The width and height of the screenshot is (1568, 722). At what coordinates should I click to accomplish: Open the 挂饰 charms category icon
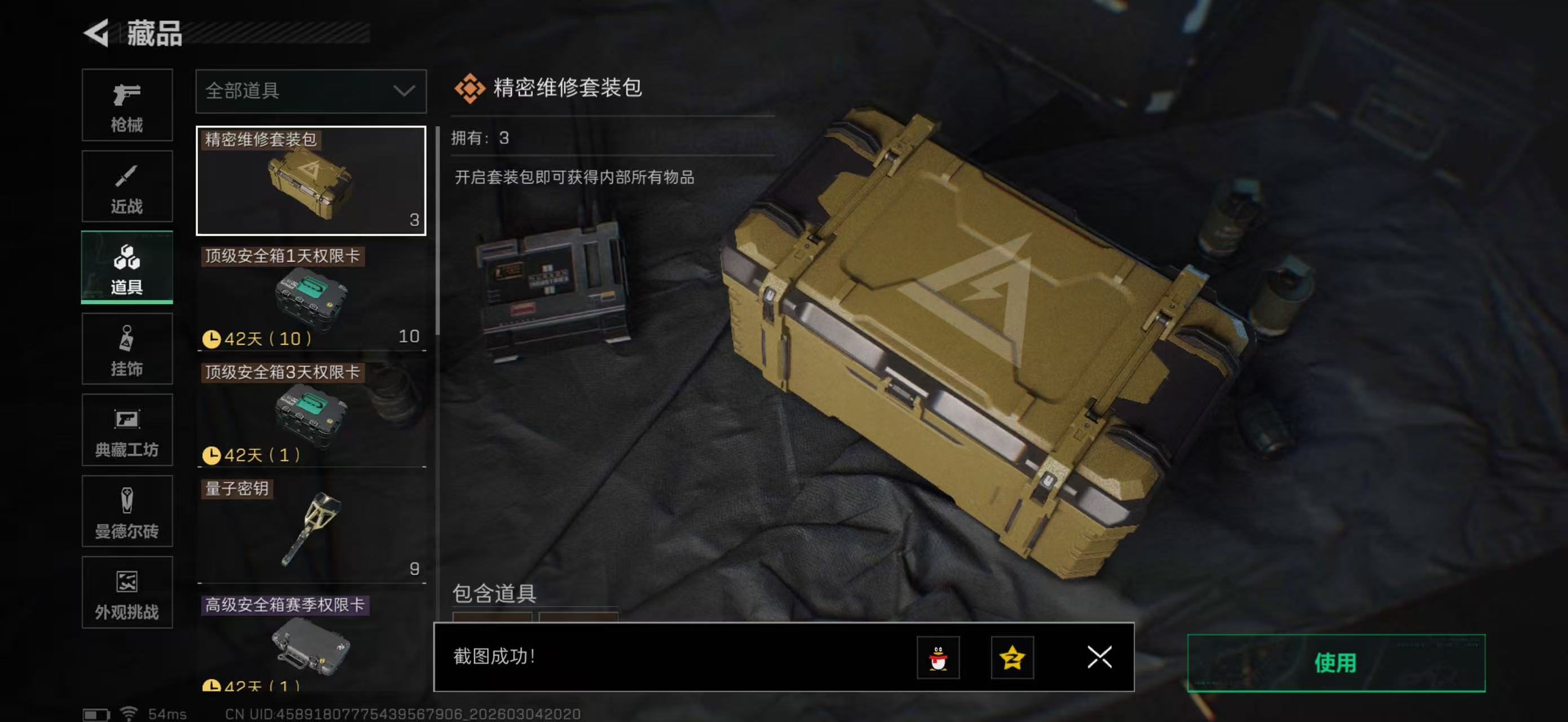click(x=127, y=349)
